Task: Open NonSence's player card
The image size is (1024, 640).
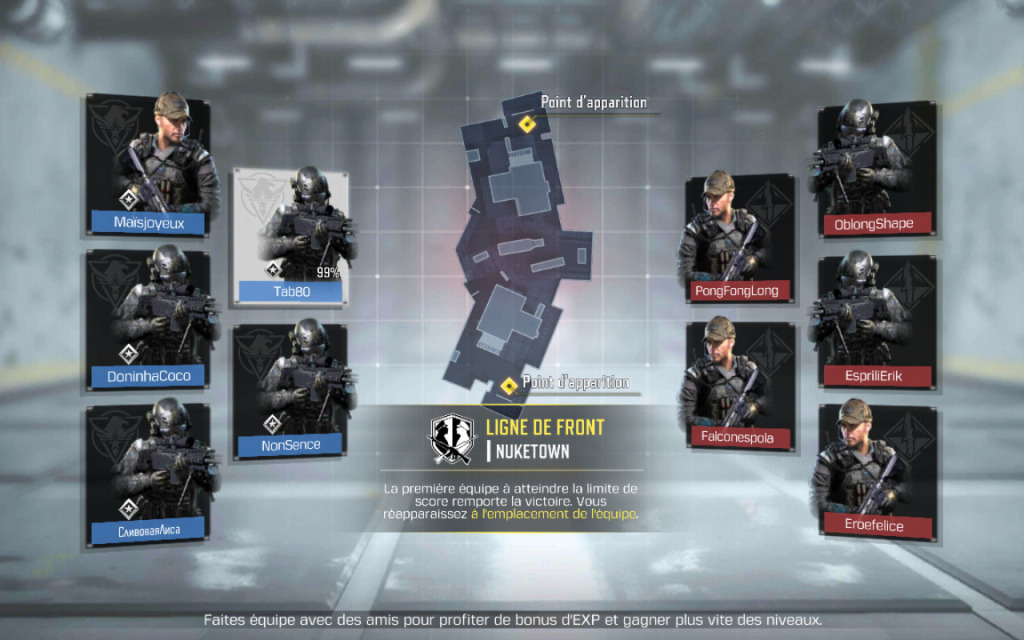Action: tap(291, 390)
